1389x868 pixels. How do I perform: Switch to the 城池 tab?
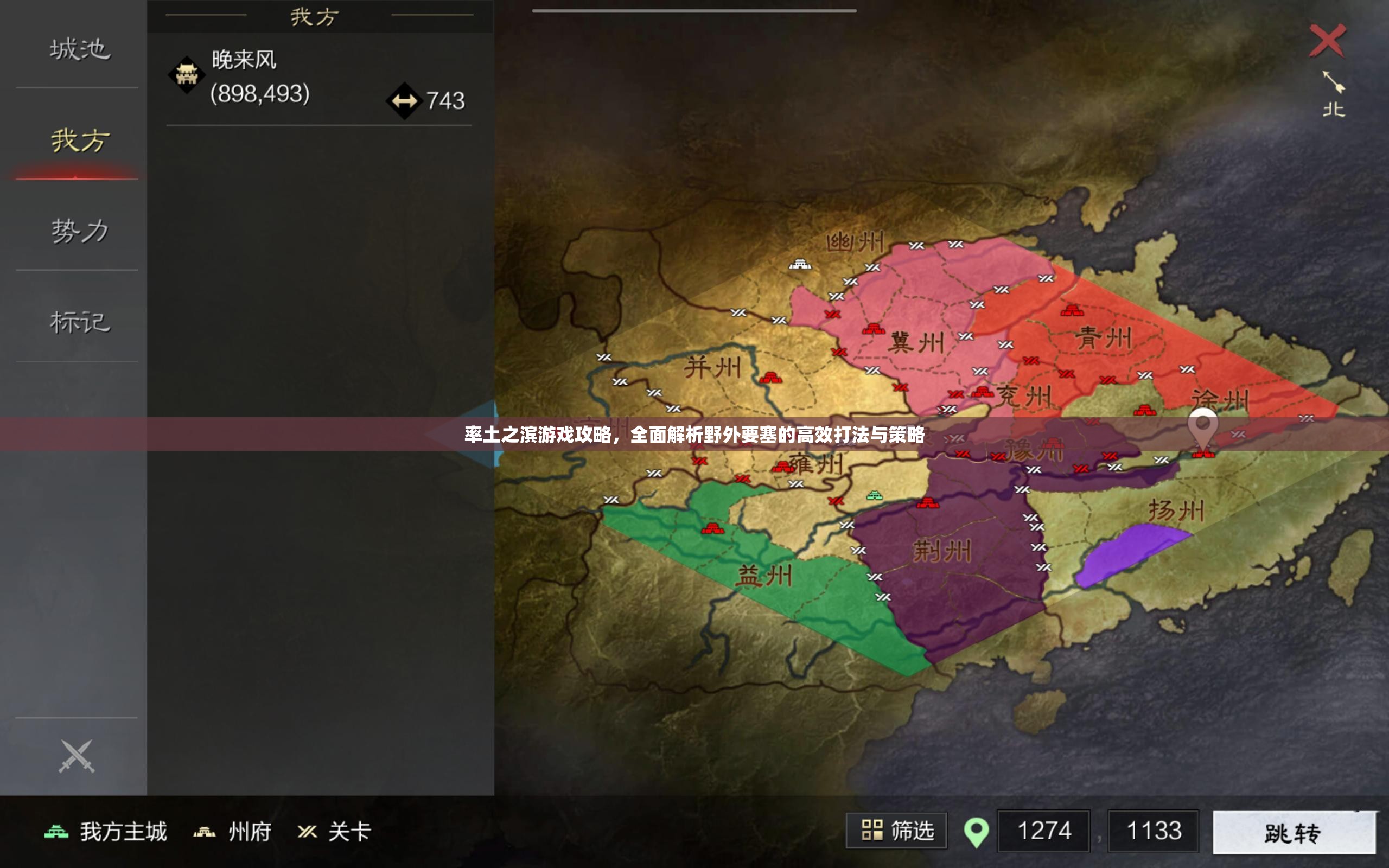[79, 49]
